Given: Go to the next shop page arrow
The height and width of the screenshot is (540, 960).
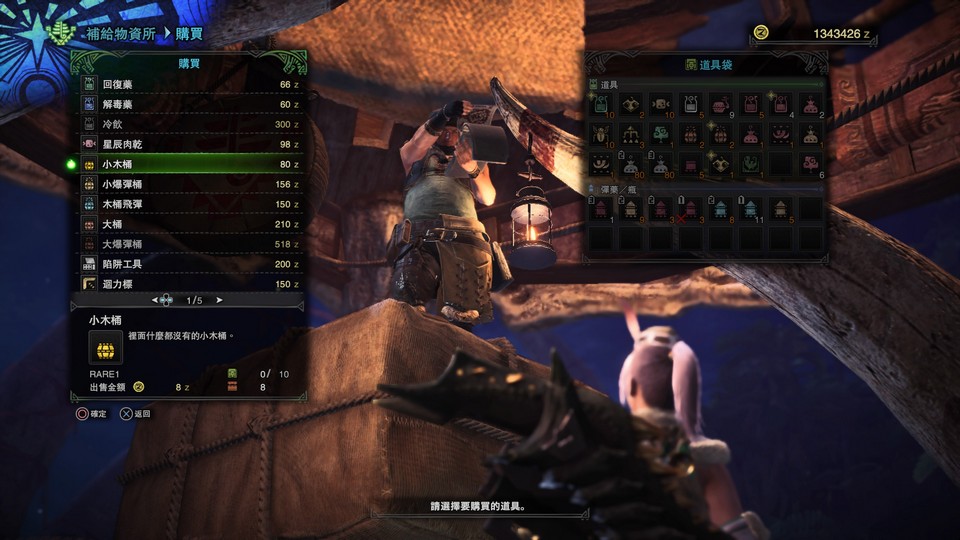Looking at the screenshot, I should [x=219, y=300].
